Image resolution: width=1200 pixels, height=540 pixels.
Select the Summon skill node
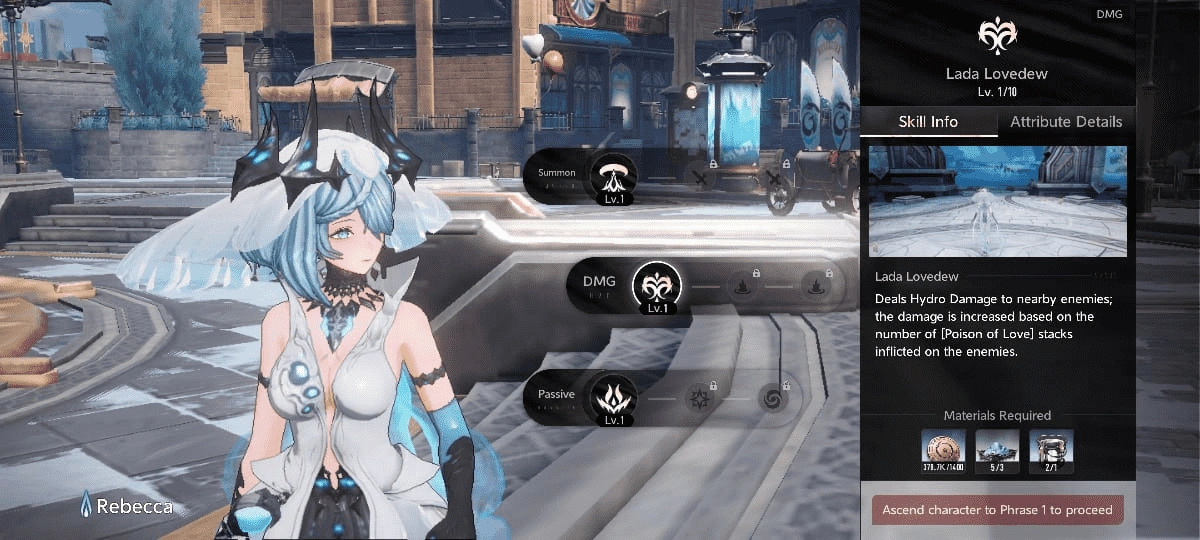pos(611,176)
